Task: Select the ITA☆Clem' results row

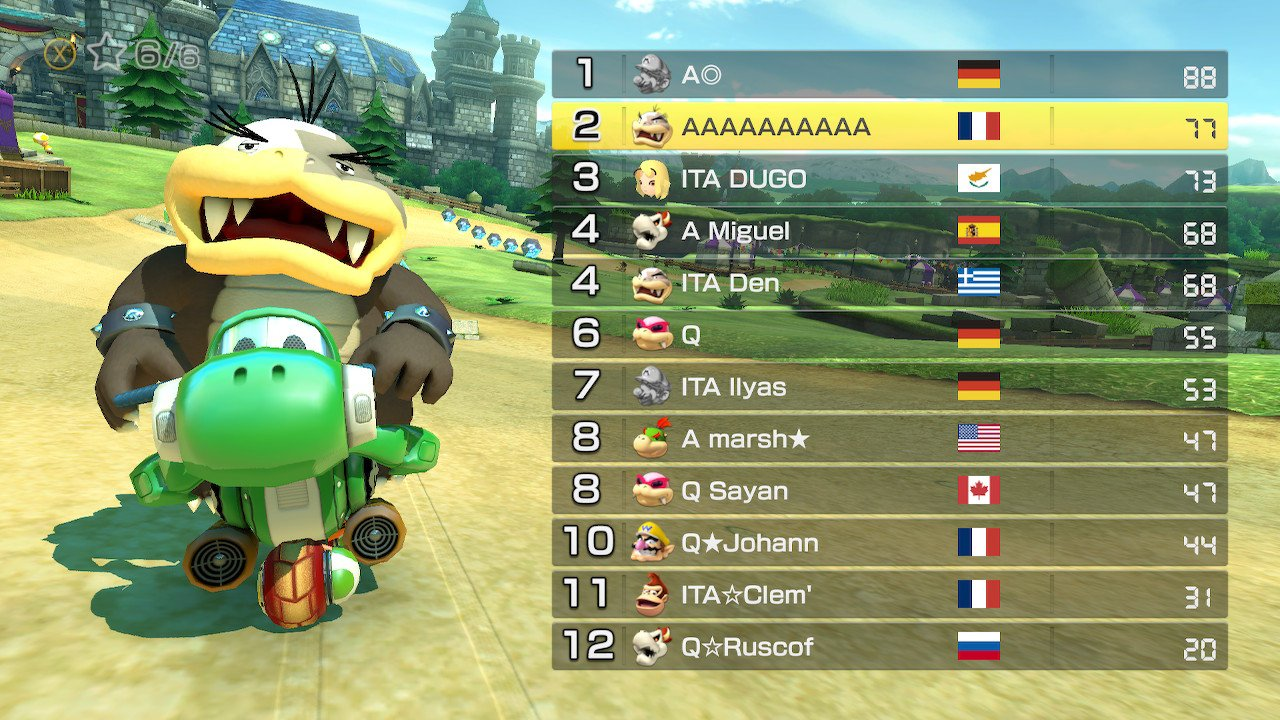Action: pos(889,595)
